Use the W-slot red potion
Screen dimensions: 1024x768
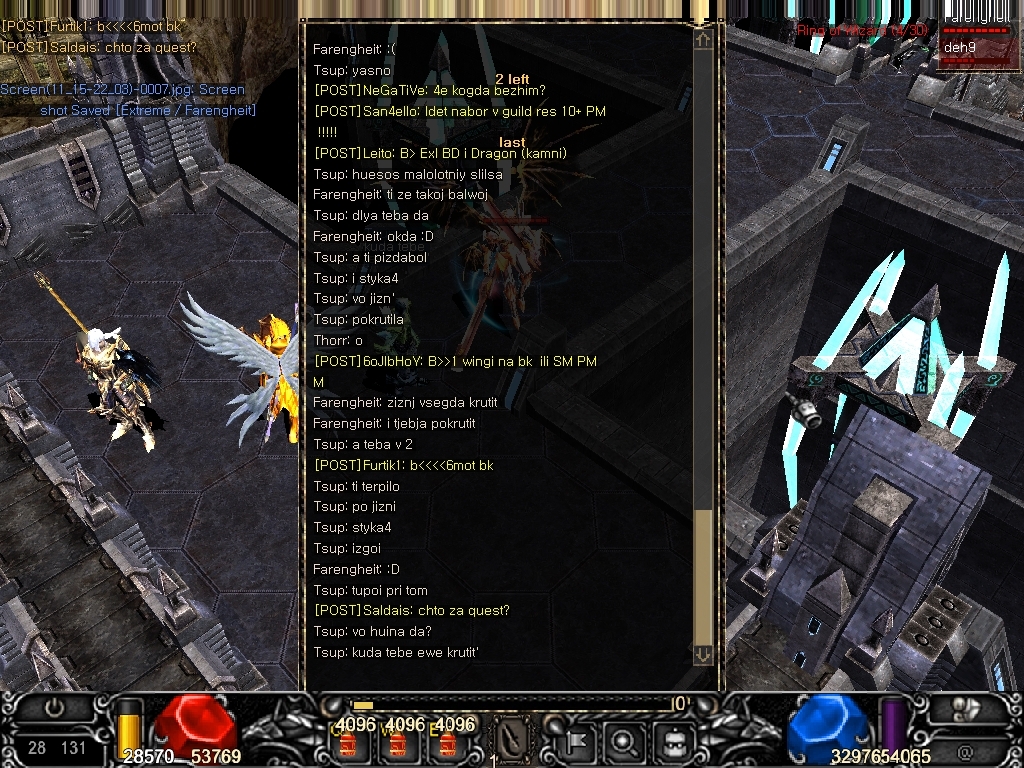point(398,743)
